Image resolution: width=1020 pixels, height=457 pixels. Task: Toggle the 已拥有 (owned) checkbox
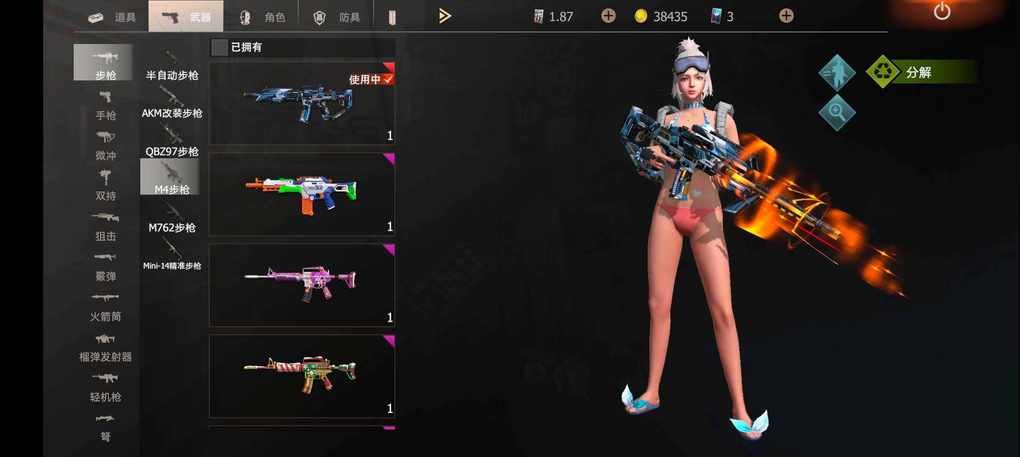219,47
